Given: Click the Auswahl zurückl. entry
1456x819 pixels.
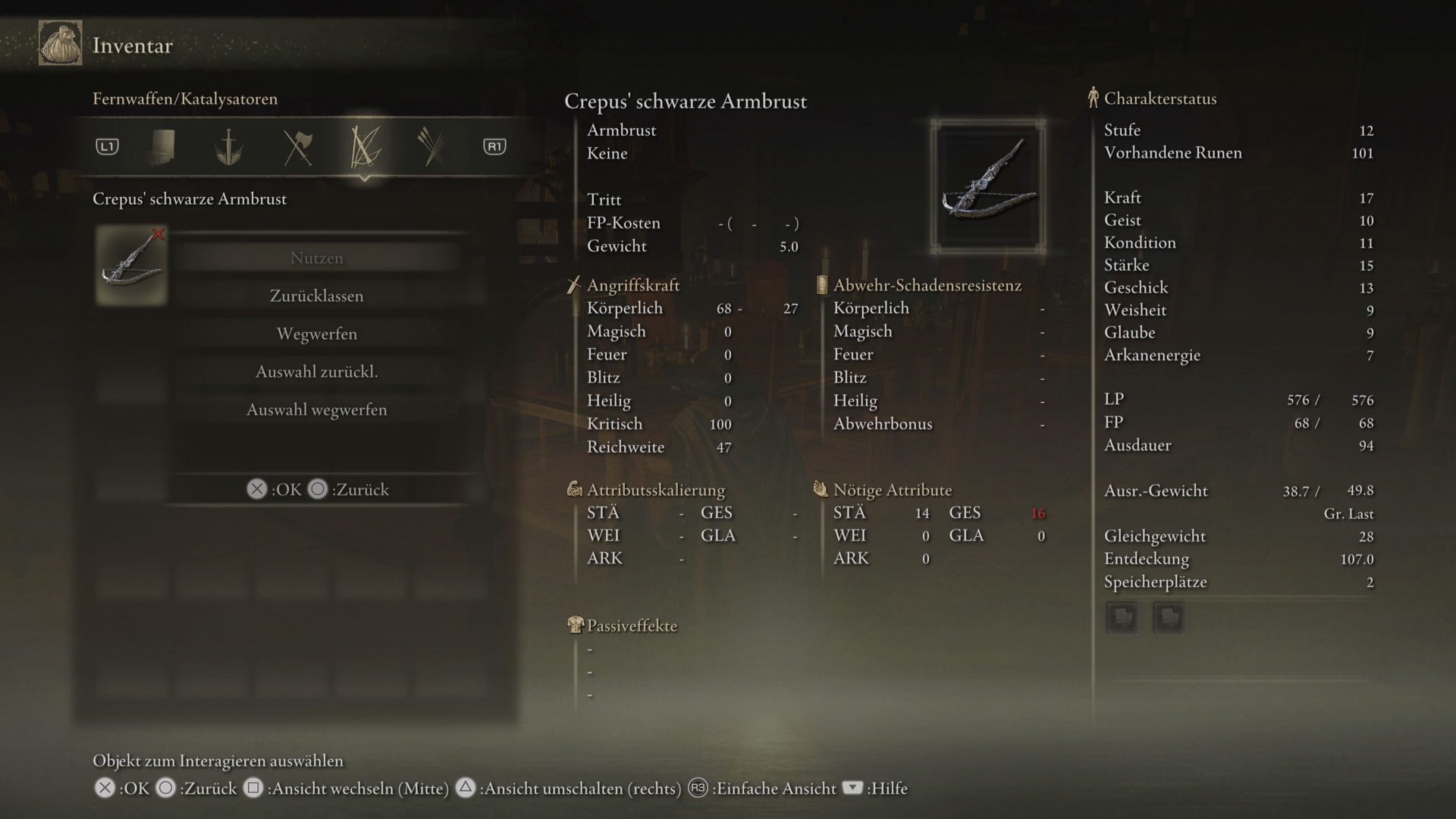Looking at the screenshot, I should (x=316, y=372).
